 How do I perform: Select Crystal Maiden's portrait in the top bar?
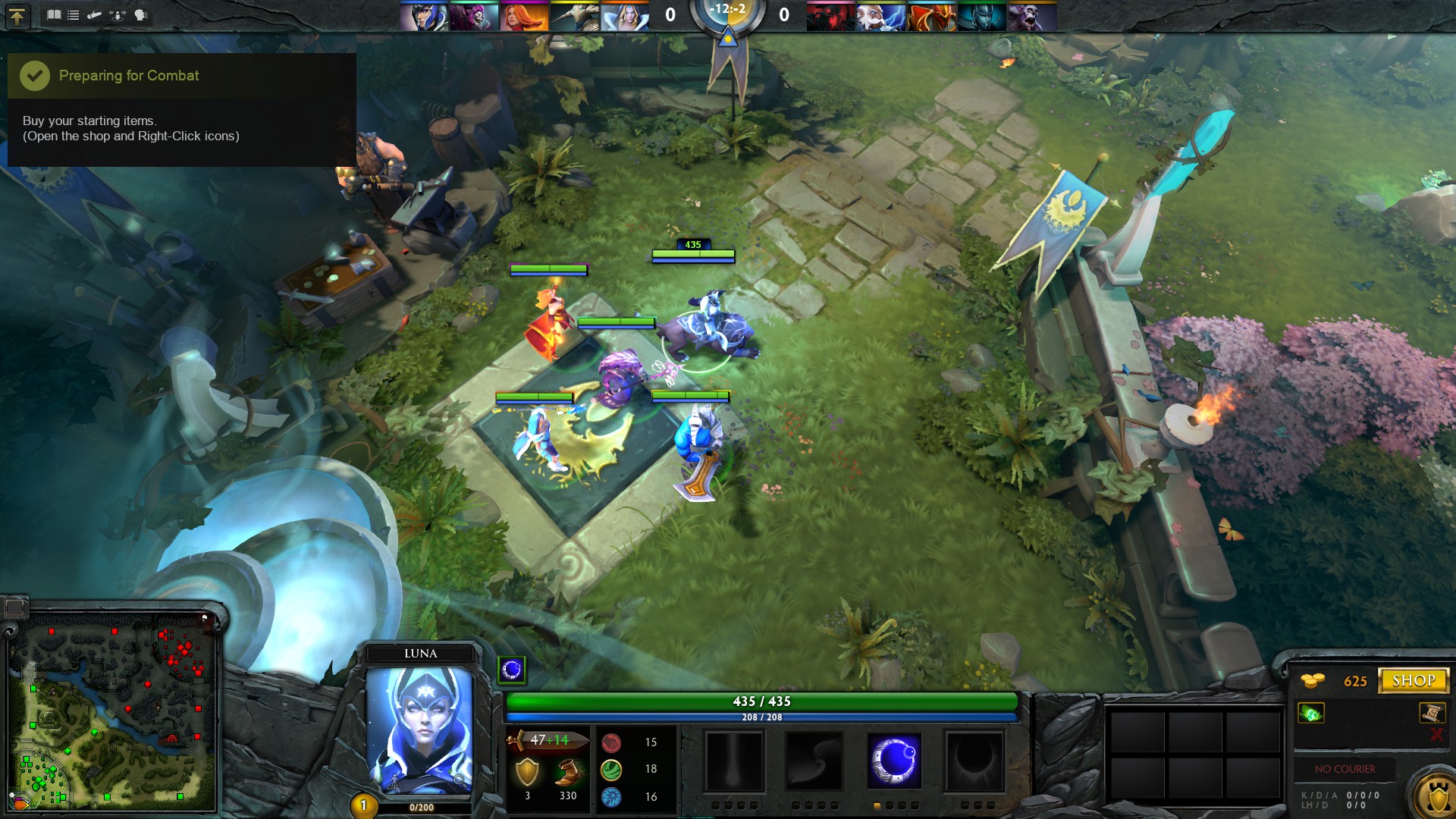point(625,17)
